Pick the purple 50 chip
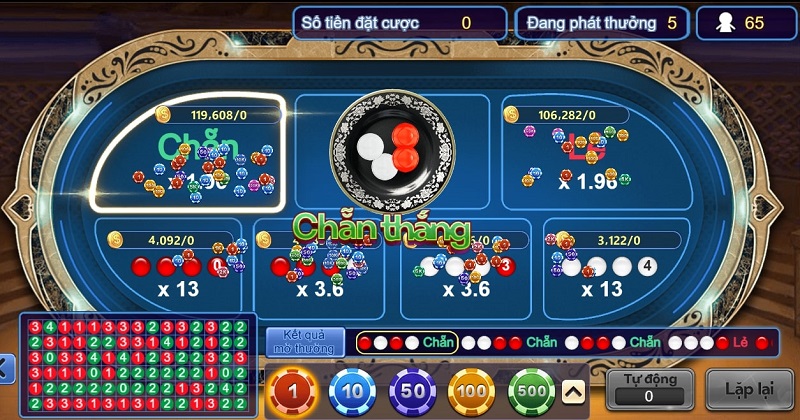The height and width of the screenshot is (420, 800). point(412,391)
